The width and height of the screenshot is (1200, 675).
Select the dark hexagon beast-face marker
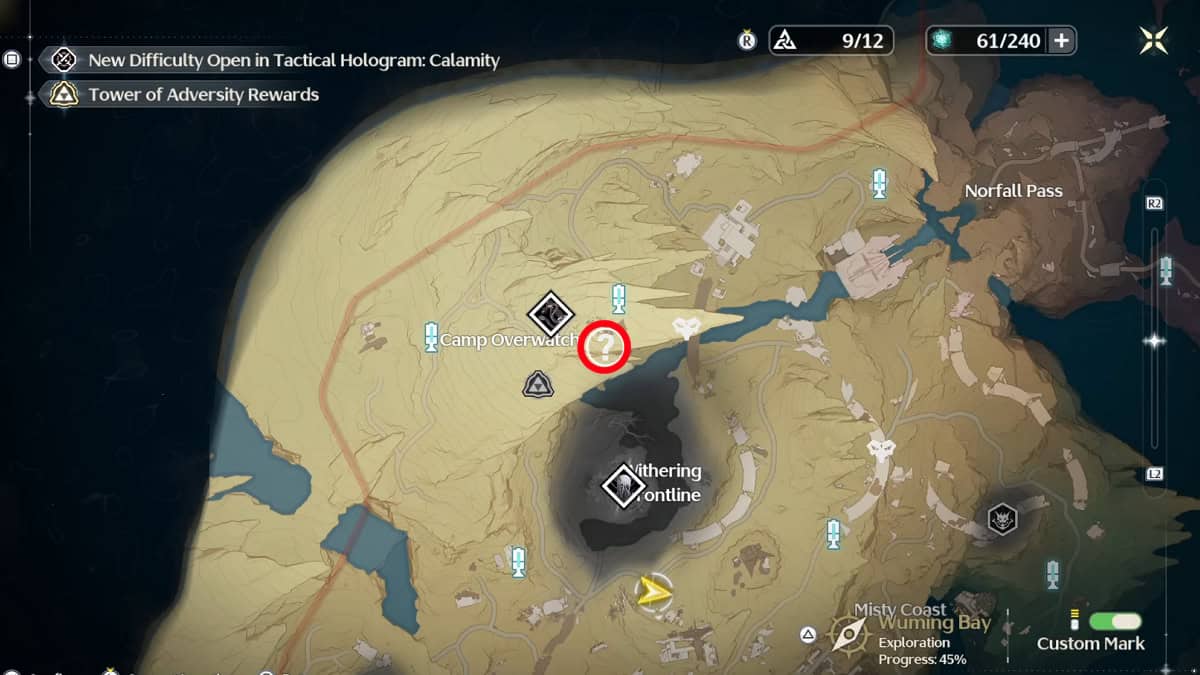pyautogui.click(x=1002, y=518)
